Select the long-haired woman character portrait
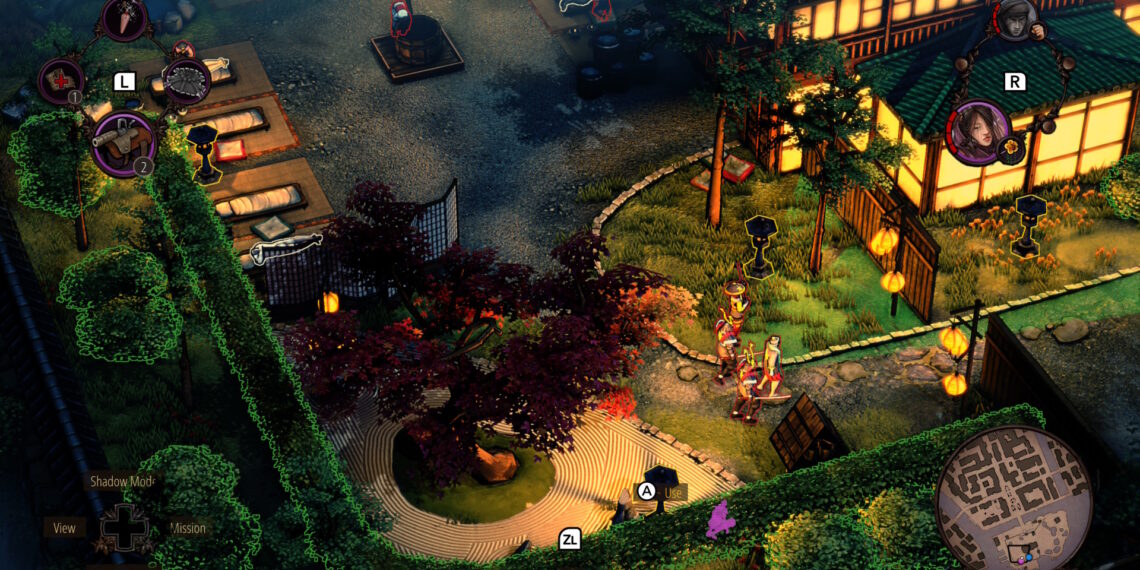This screenshot has height=570, width=1140. (978, 132)
